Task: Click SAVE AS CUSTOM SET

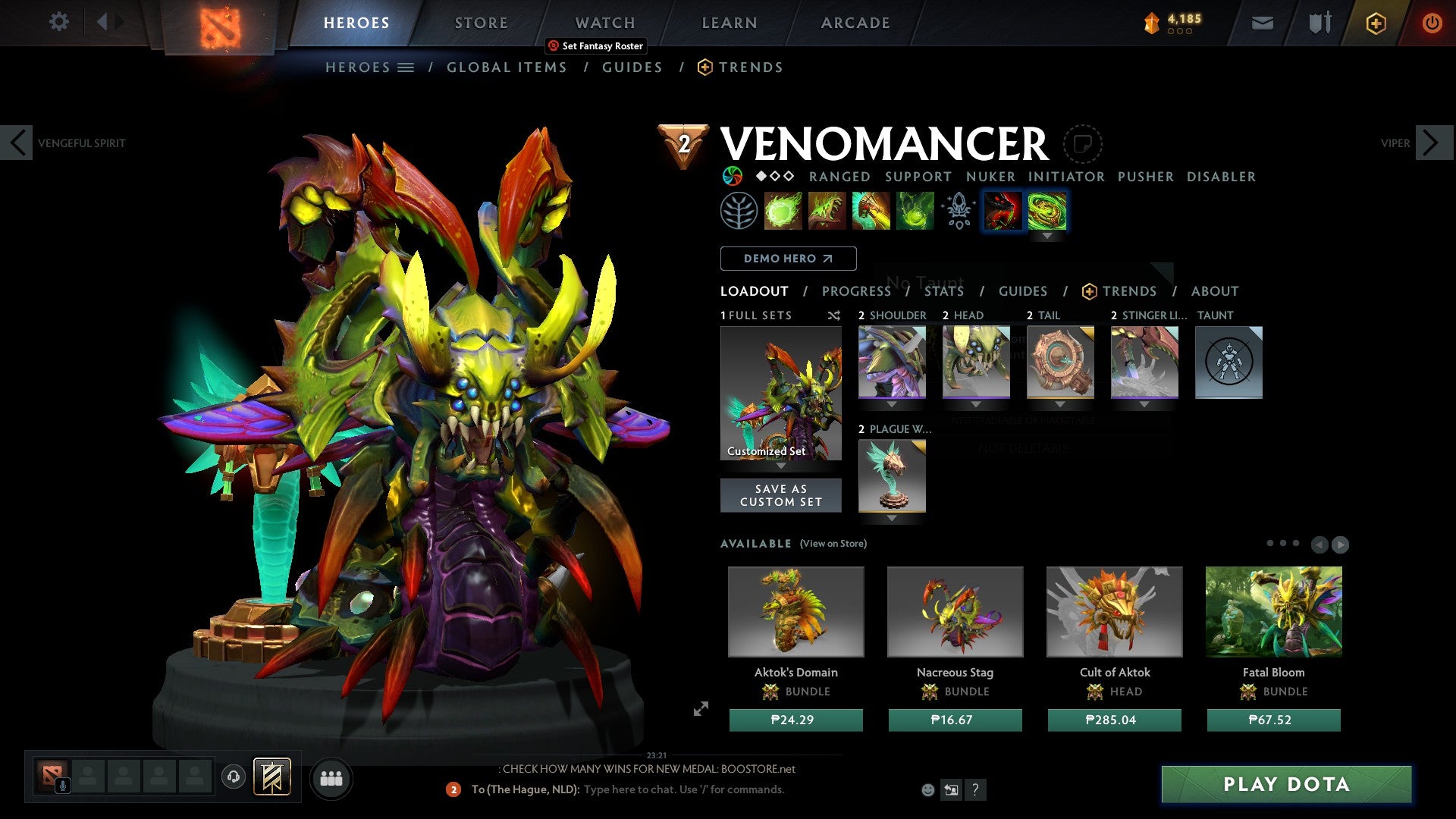Action: tap(780, 495)
